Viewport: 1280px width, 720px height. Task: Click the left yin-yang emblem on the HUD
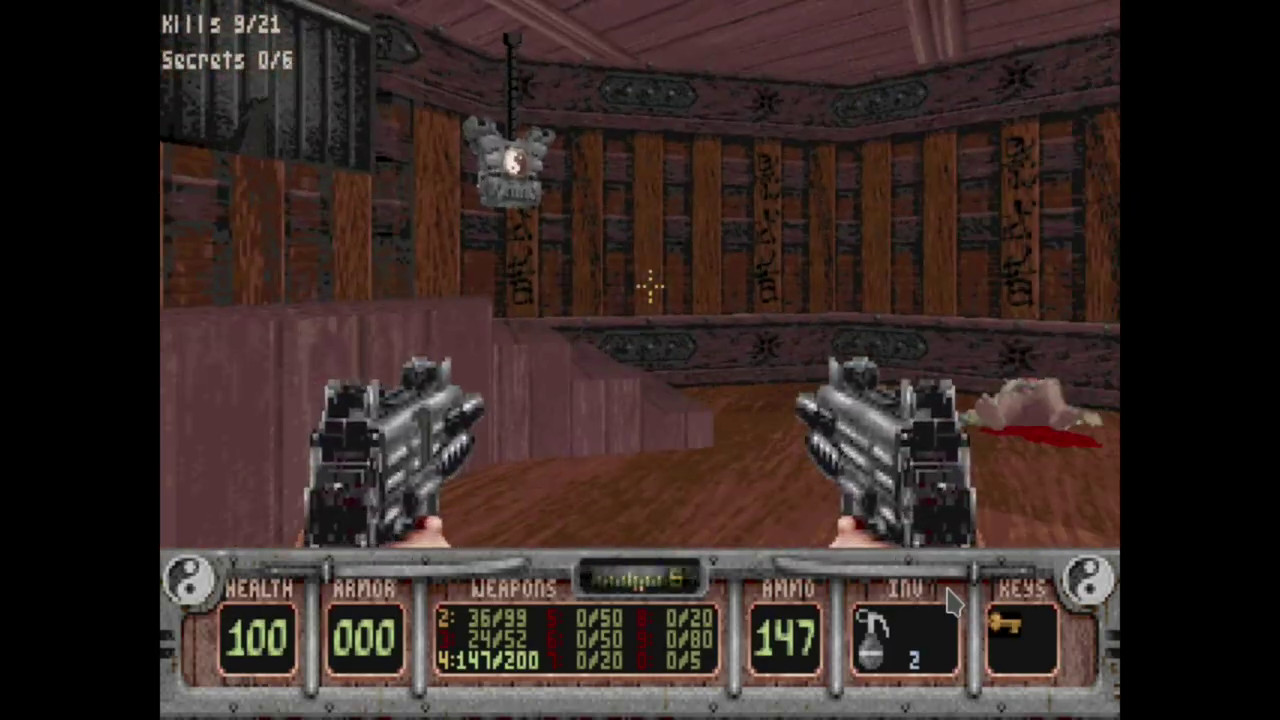pyautogui.click(x=190, y=580)
